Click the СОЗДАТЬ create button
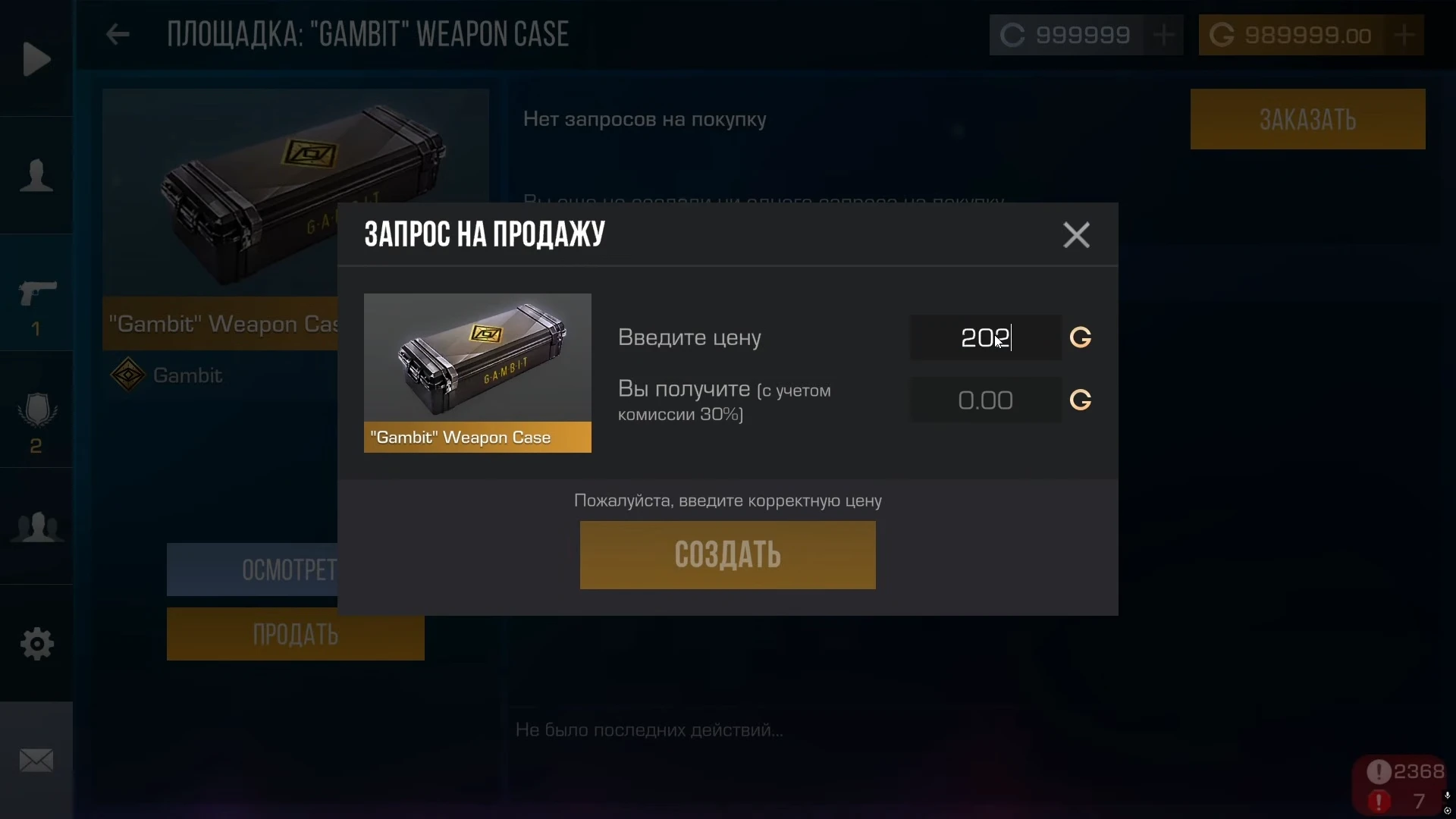1456x819 pixels. click(727, 554)
